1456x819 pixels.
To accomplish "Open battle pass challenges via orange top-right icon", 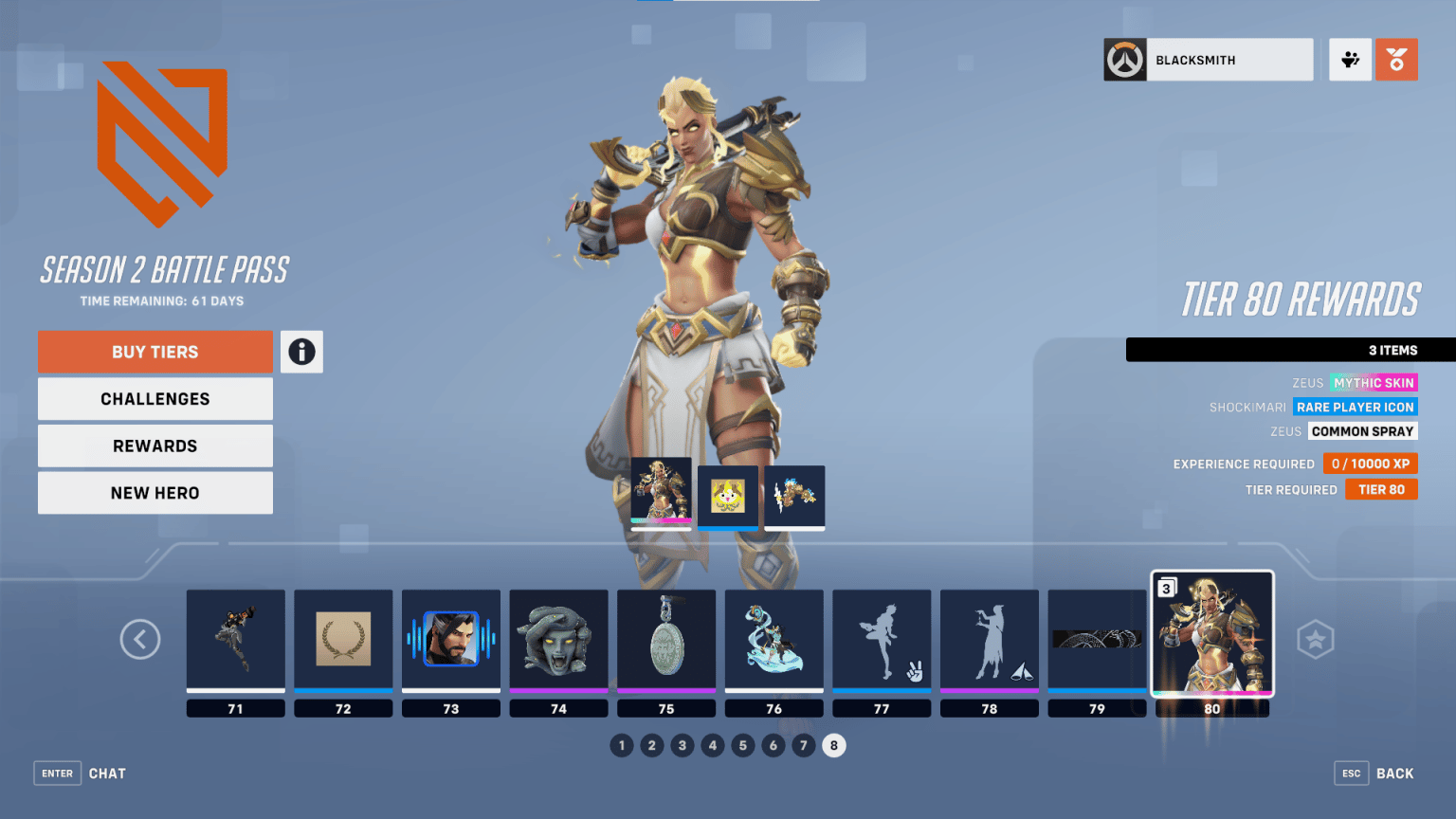I will [1396, 59].
